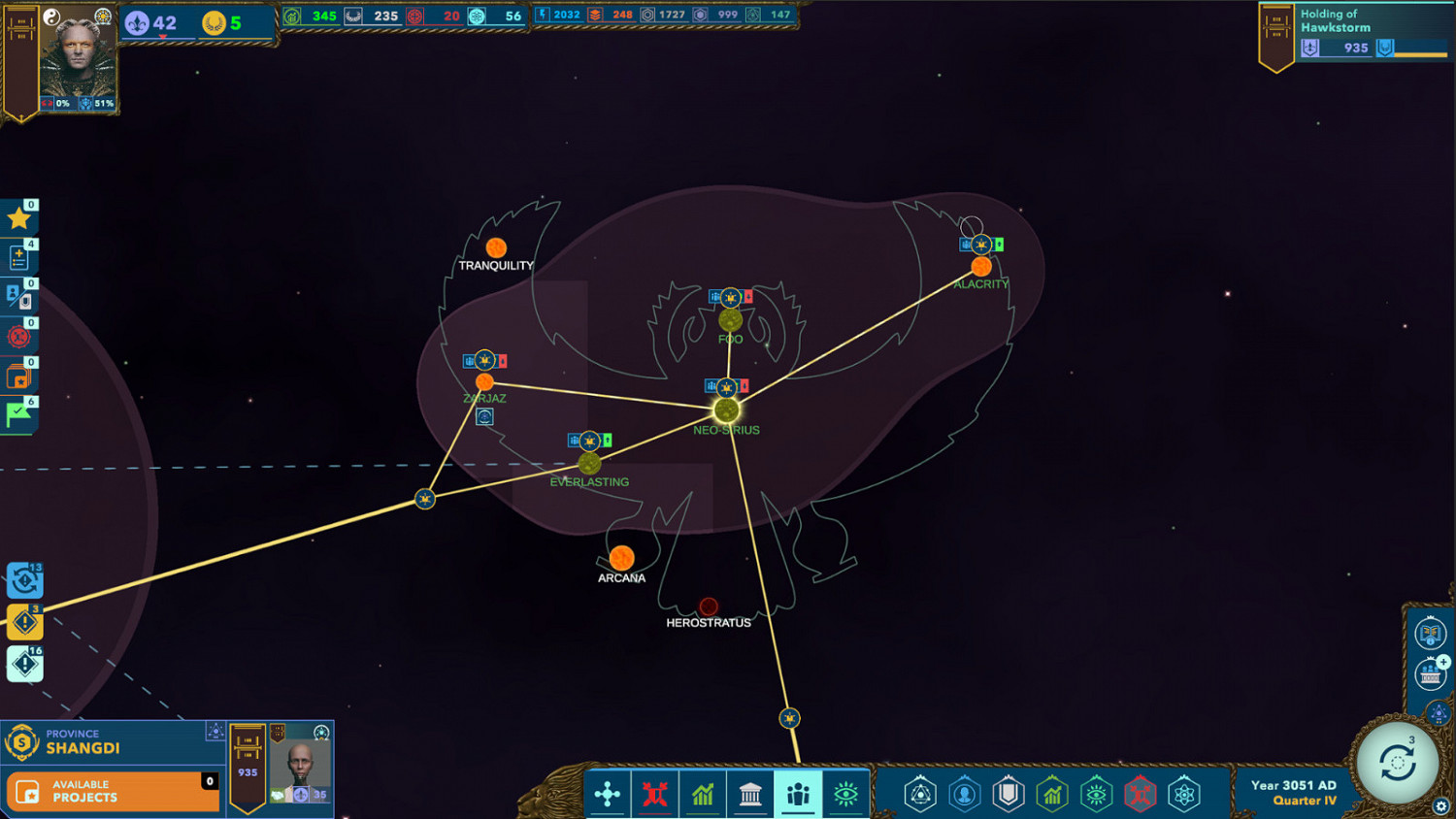Open the Available Projects panel
Screen dimensions: 1456x819
point(113,791)
